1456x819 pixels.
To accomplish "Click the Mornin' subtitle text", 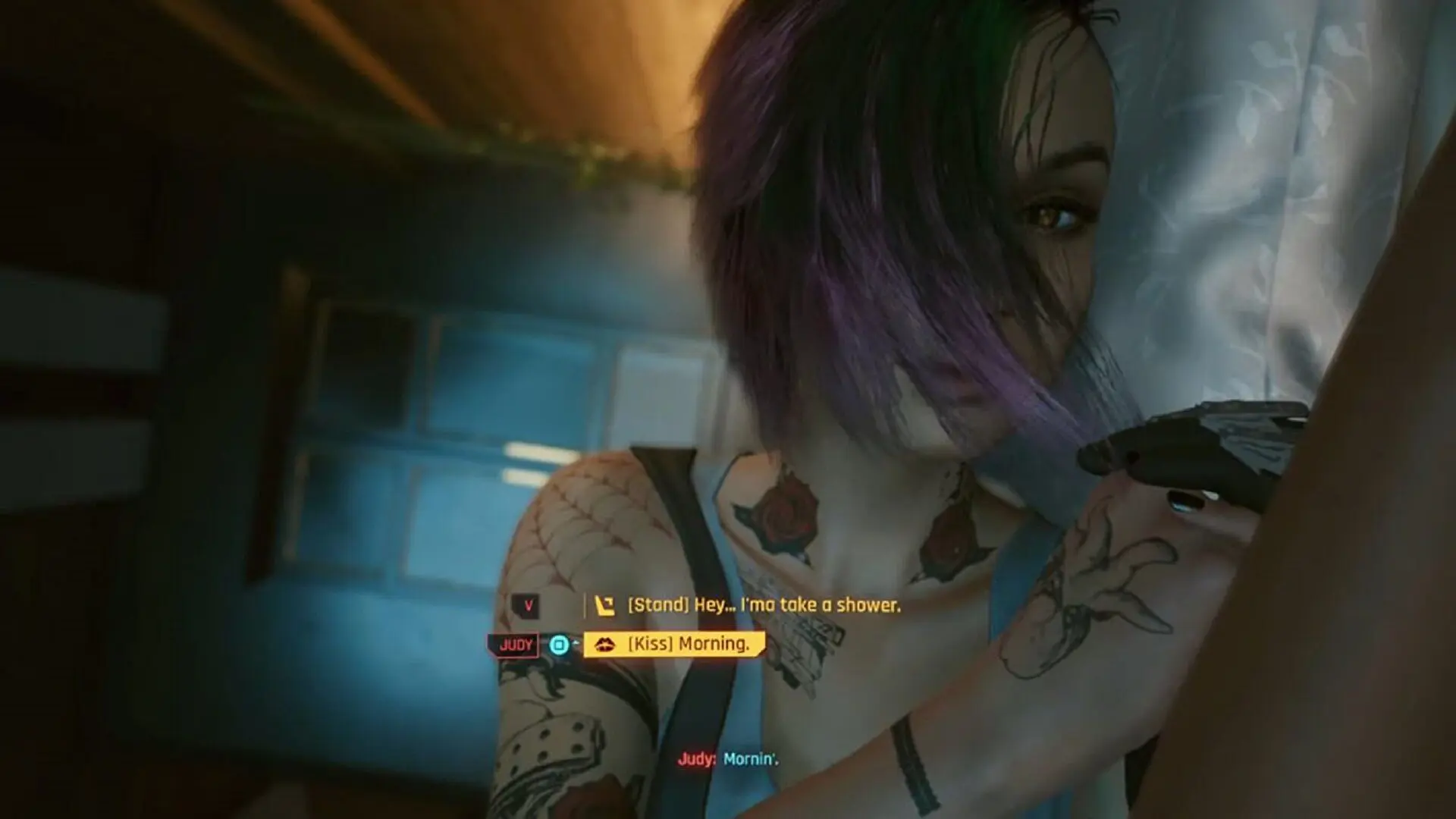I will (751, 758).
